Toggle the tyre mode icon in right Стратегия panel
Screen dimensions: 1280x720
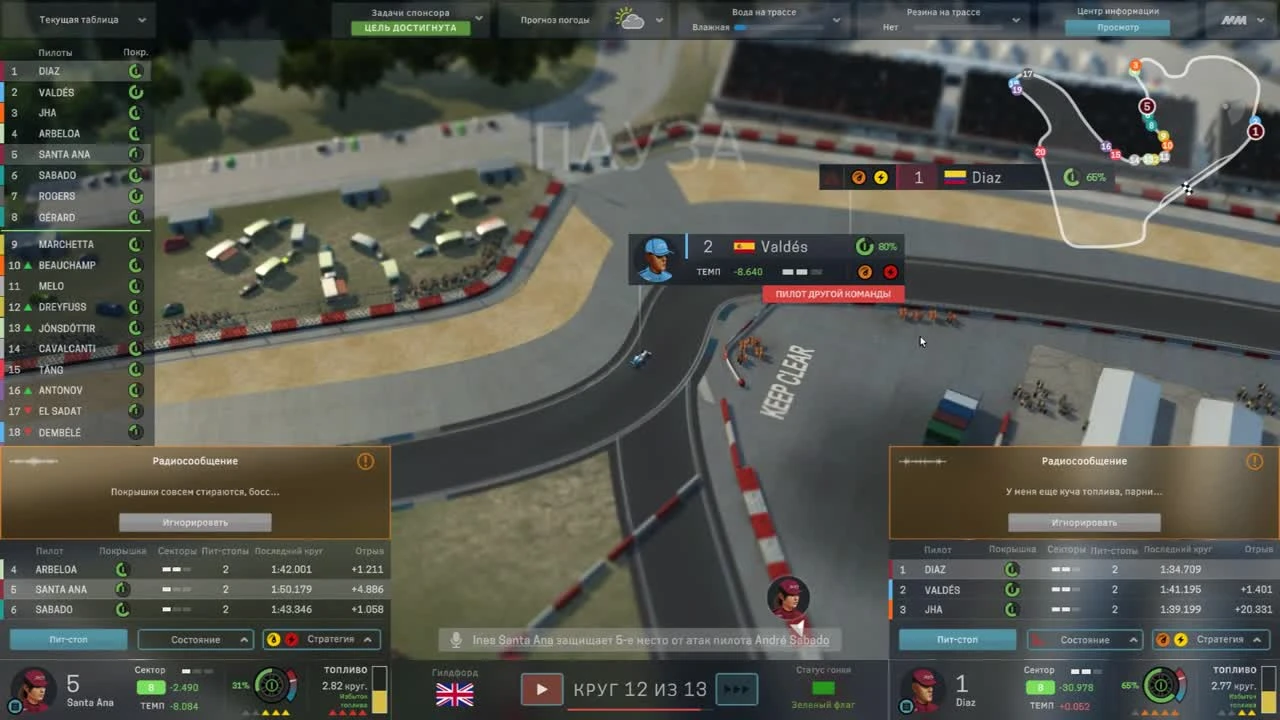click(1163, 639)
